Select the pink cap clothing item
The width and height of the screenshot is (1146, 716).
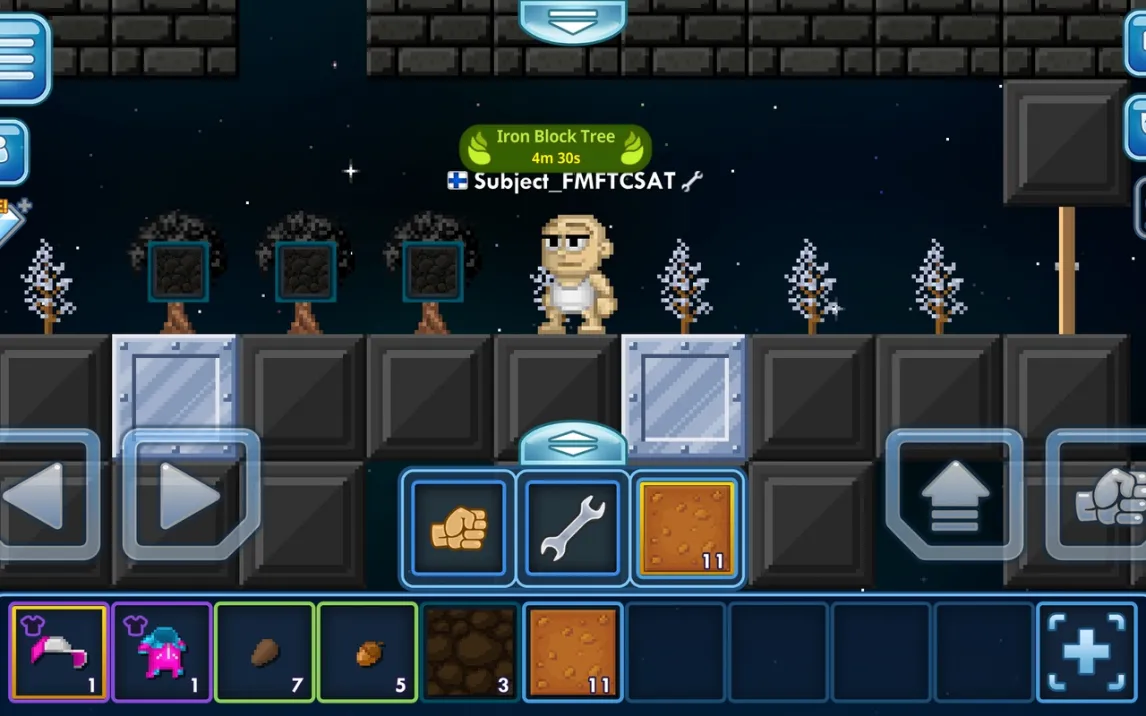(x=59, y=652)
